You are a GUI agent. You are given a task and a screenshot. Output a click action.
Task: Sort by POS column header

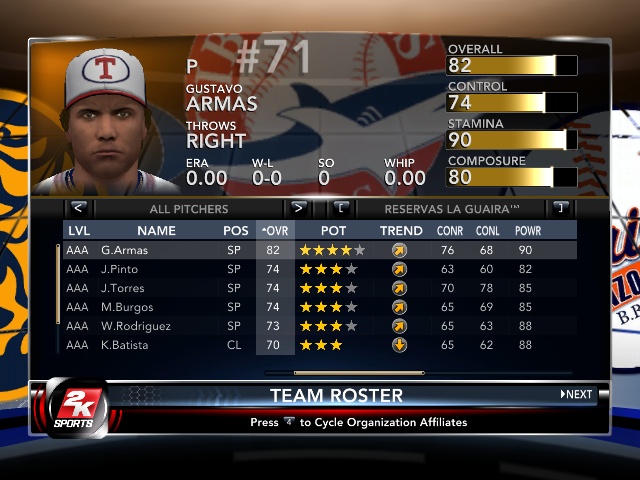click(236, 231)
